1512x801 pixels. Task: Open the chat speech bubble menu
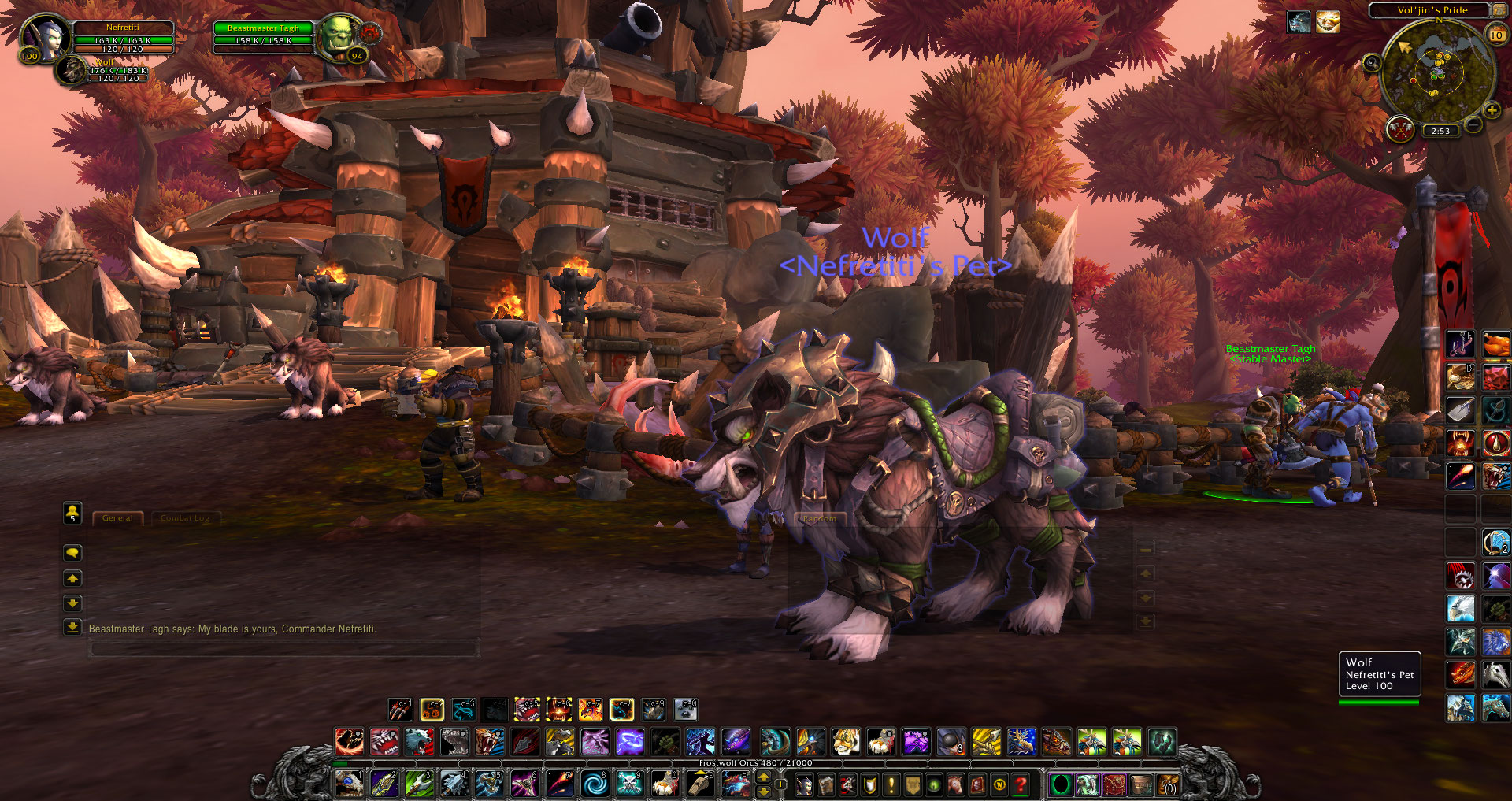72,553
